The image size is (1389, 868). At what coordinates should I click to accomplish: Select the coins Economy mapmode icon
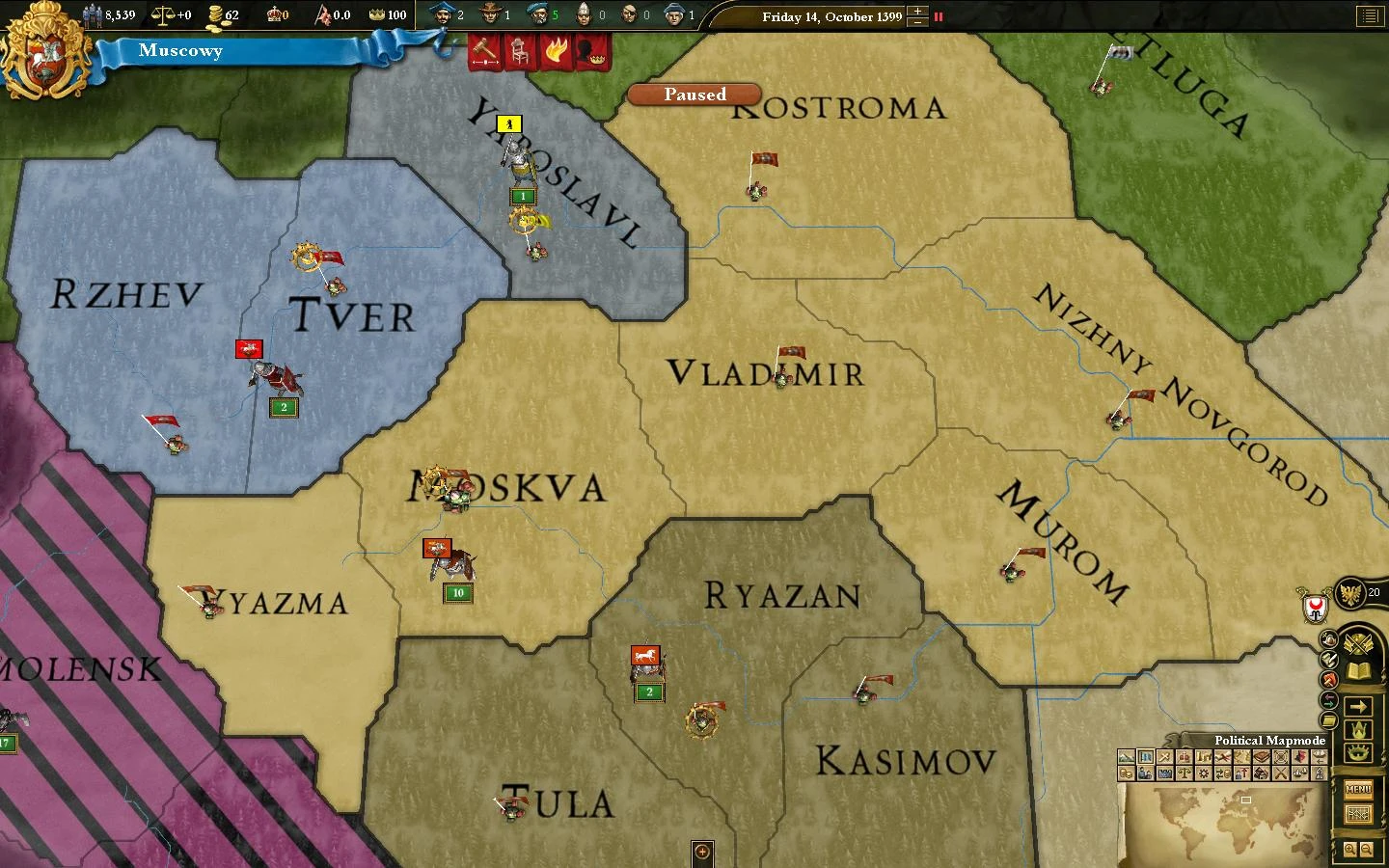[1127, 773]
